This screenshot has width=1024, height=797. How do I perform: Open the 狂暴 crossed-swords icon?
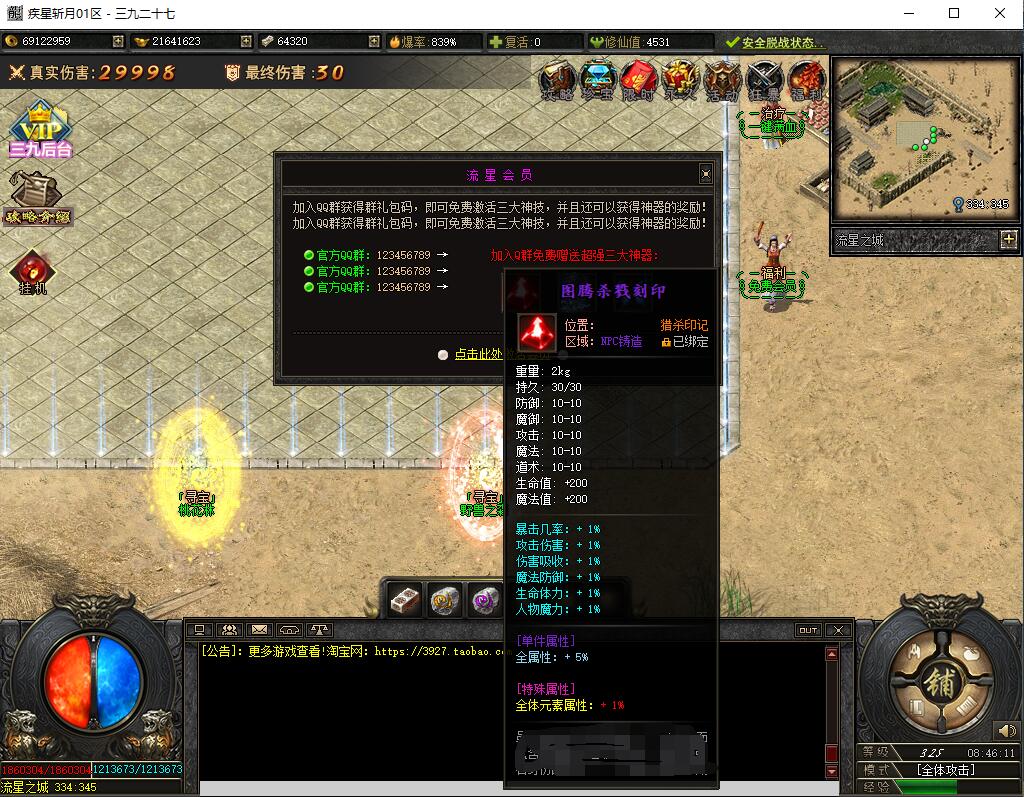tap(763, 80)
